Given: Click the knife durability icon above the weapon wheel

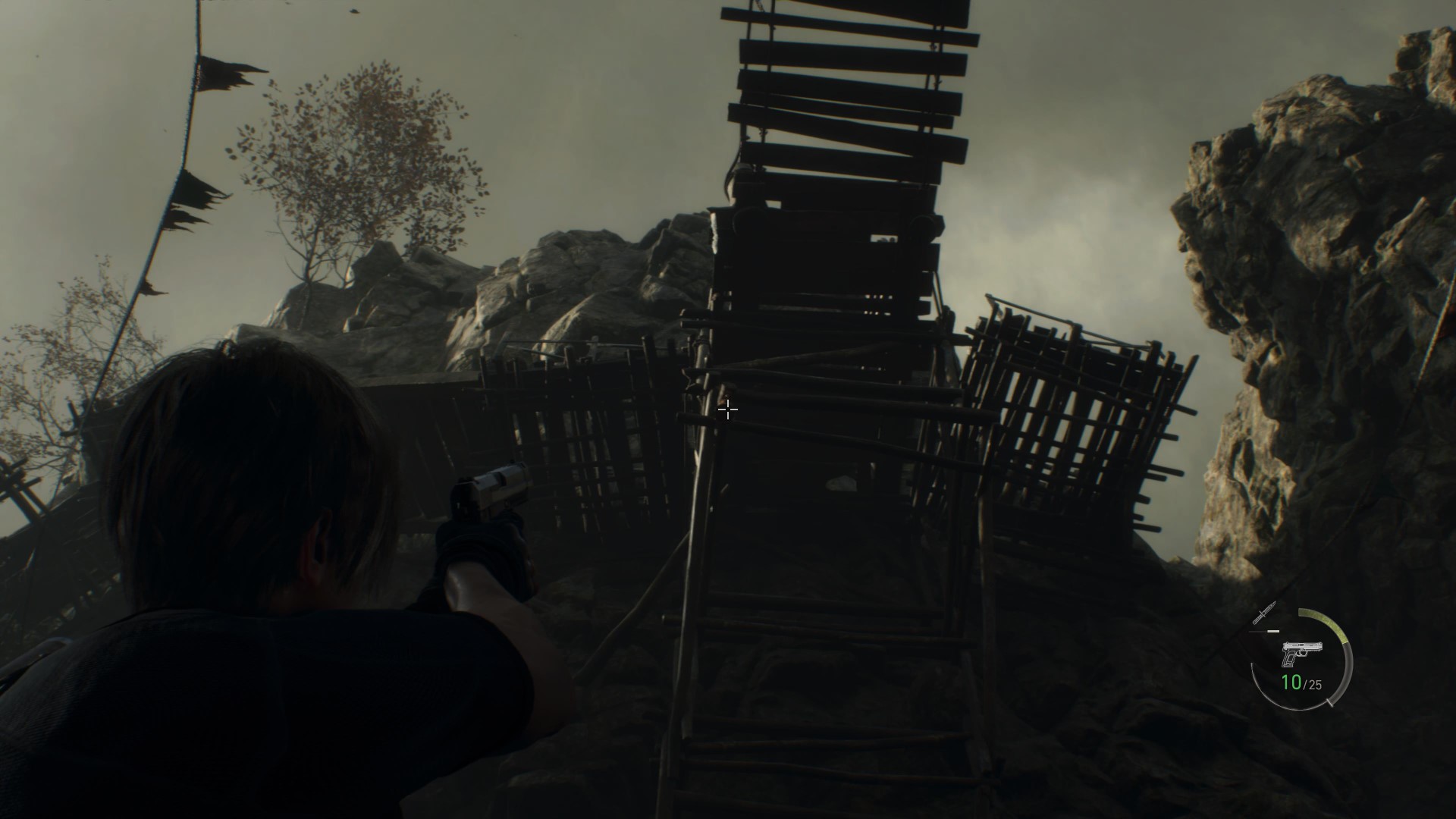Looking at the screenshot, I should [x=1264, y=612].
